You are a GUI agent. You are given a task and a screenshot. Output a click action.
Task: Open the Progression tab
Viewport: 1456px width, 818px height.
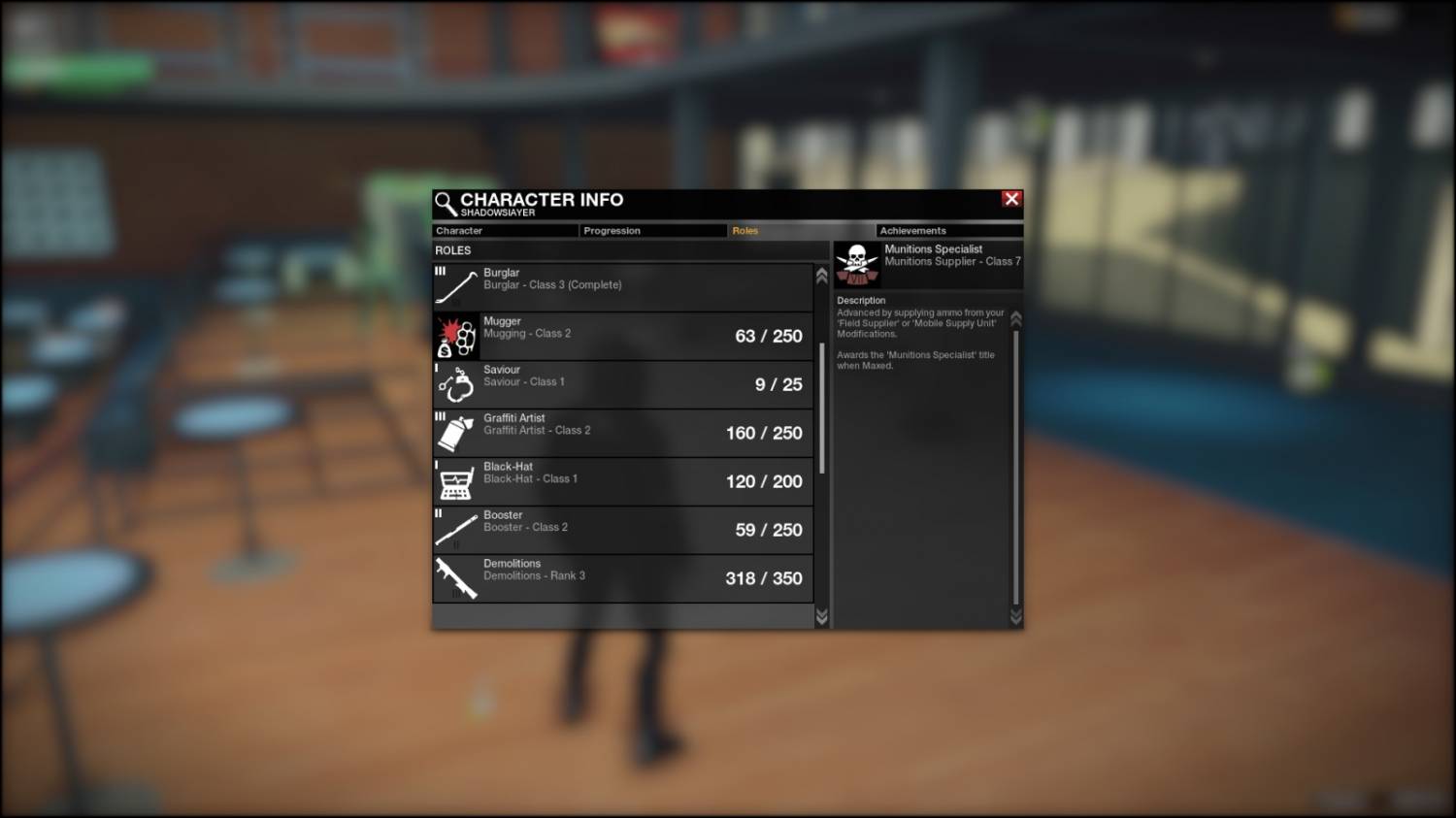[x=653, y=231]
